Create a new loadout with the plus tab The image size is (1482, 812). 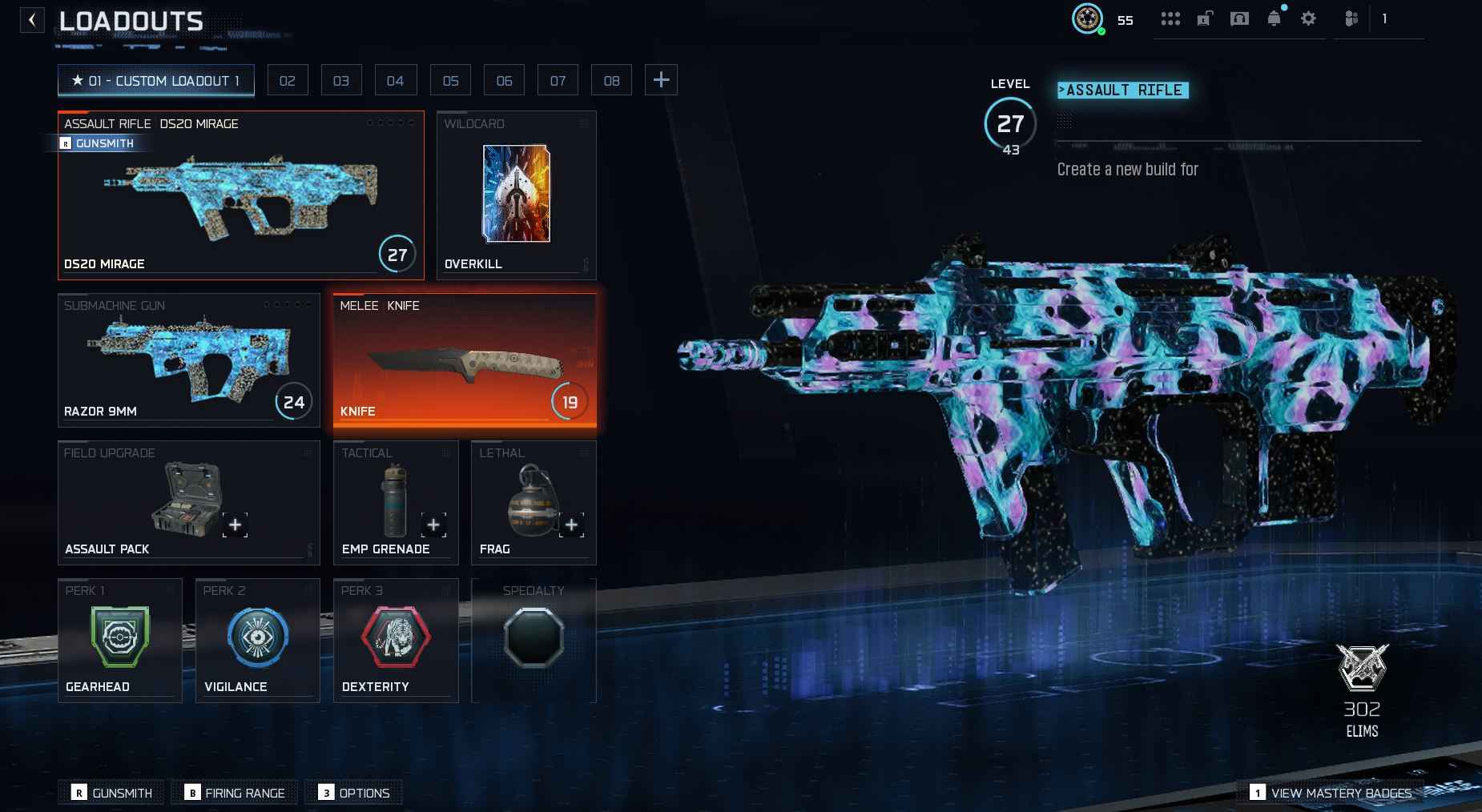[x=662, y=79]
